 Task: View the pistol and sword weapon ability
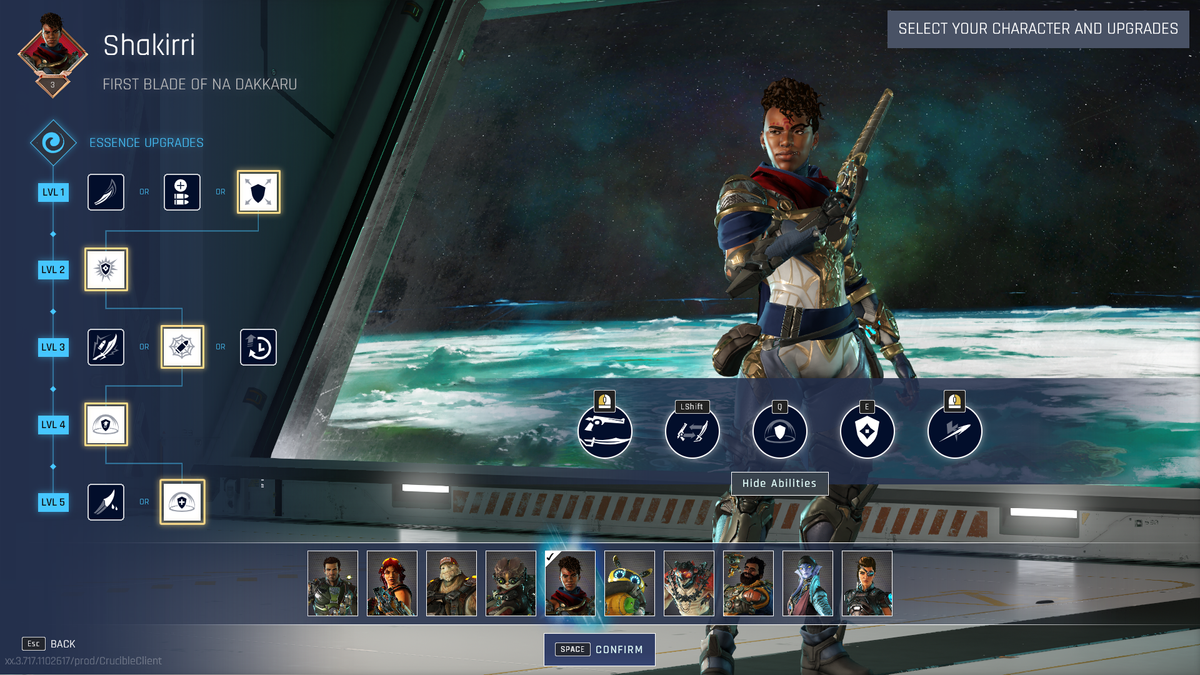[x=605, y=432]
